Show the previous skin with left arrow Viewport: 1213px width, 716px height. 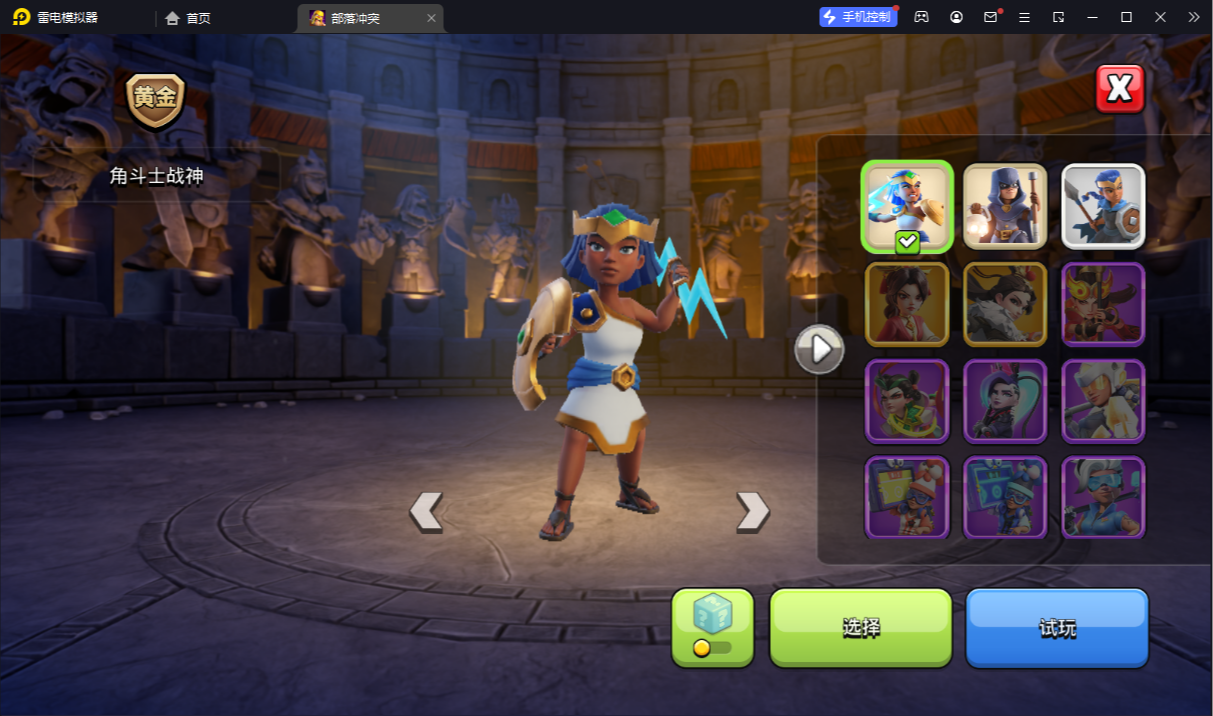click(x=426, y=511)
